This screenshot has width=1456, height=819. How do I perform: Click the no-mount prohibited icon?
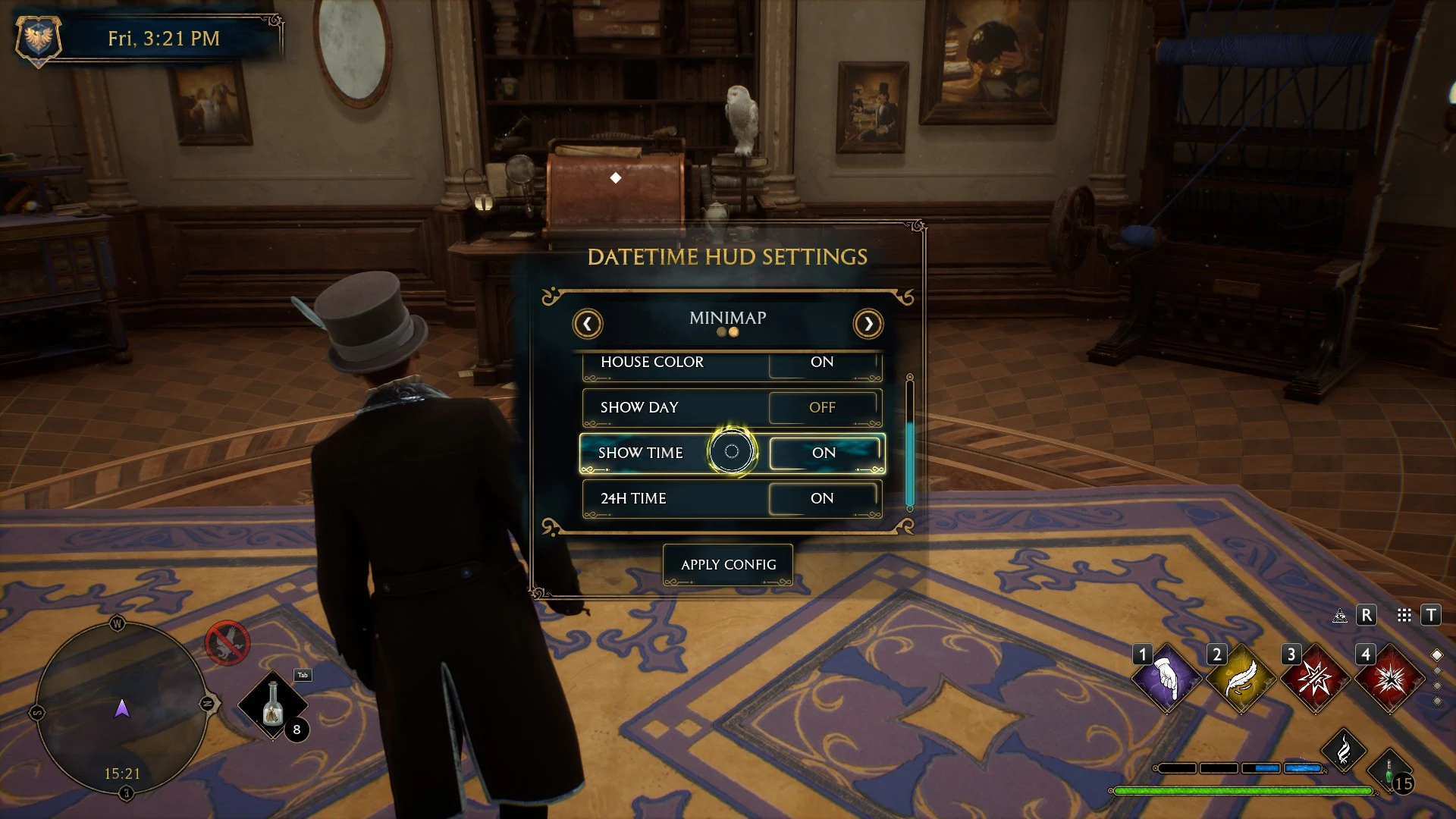tap(227, 643)
